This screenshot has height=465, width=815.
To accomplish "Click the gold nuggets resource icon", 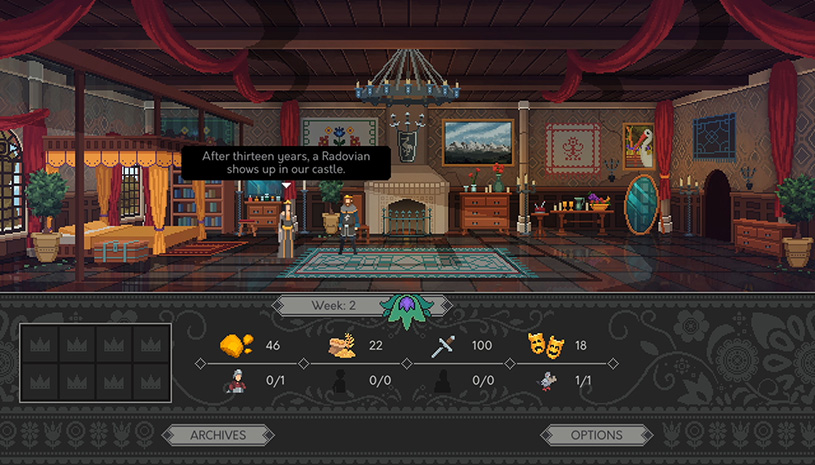I will tap(236, 346).
